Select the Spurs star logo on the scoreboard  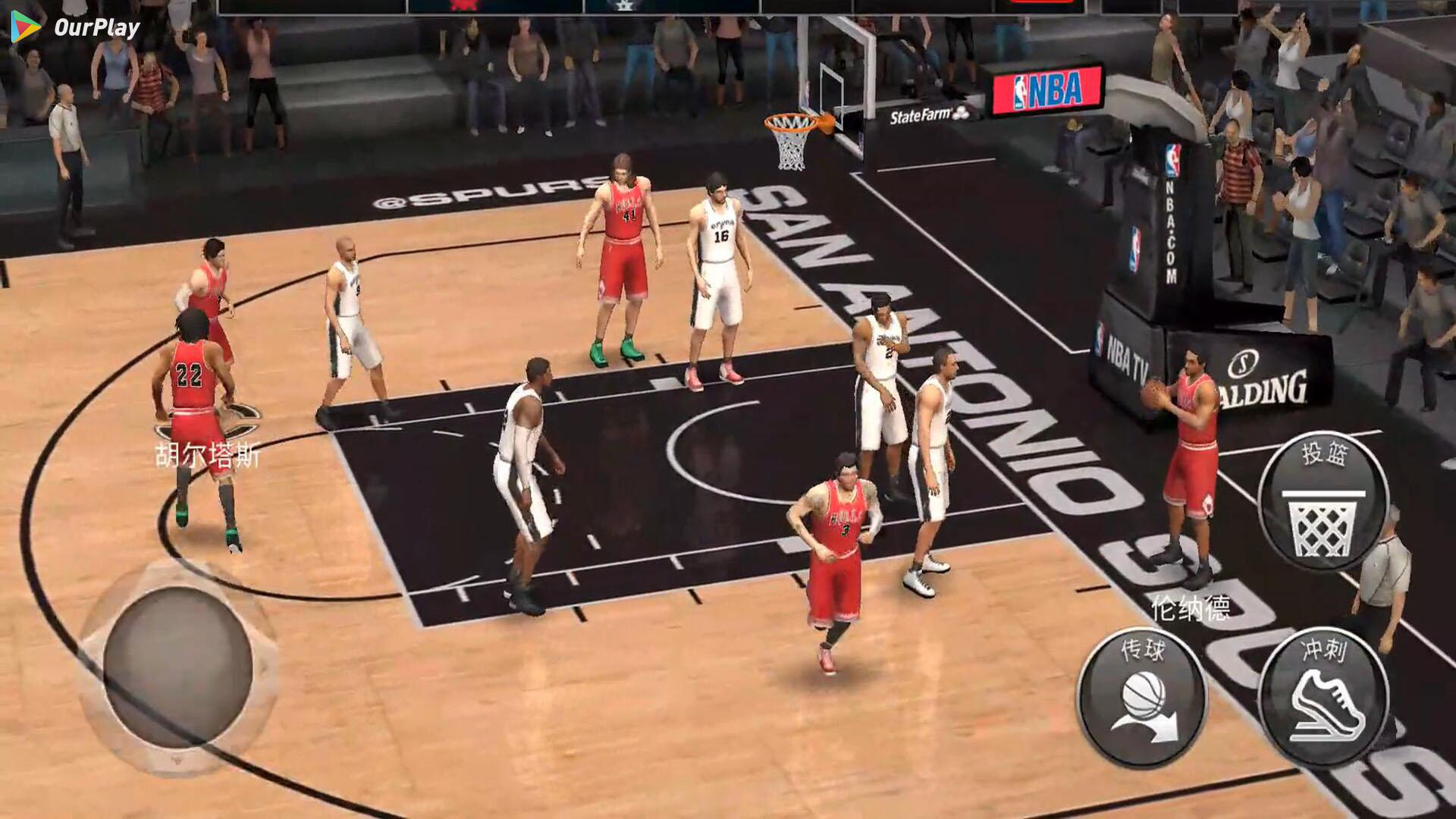click(626, 7)
